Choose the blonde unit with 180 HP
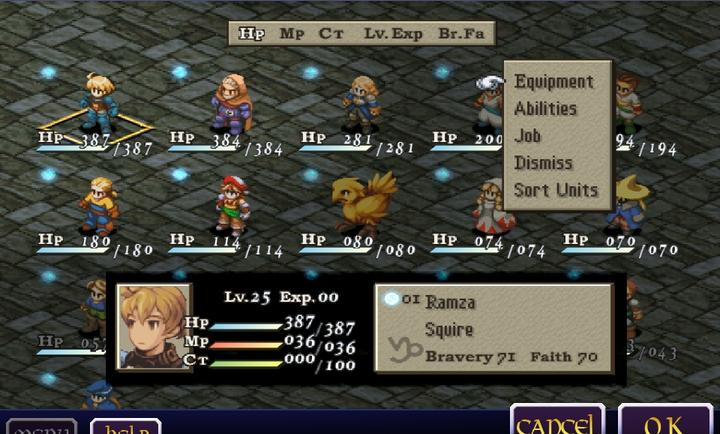The height and width of the screenshot is (434, 720). pos(100,203)
